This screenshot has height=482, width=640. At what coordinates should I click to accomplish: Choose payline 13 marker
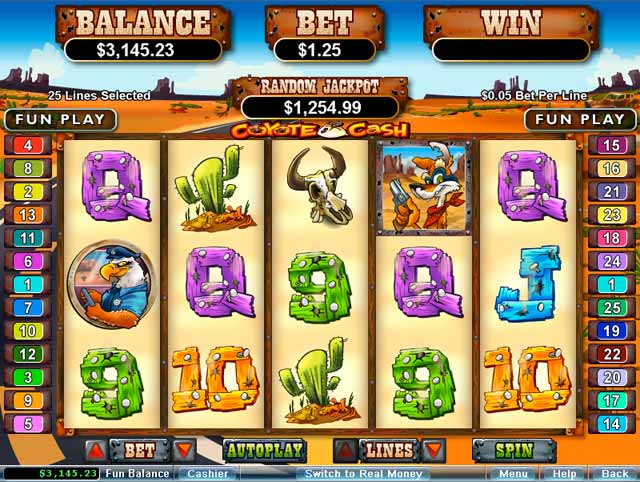coord(27,215)
